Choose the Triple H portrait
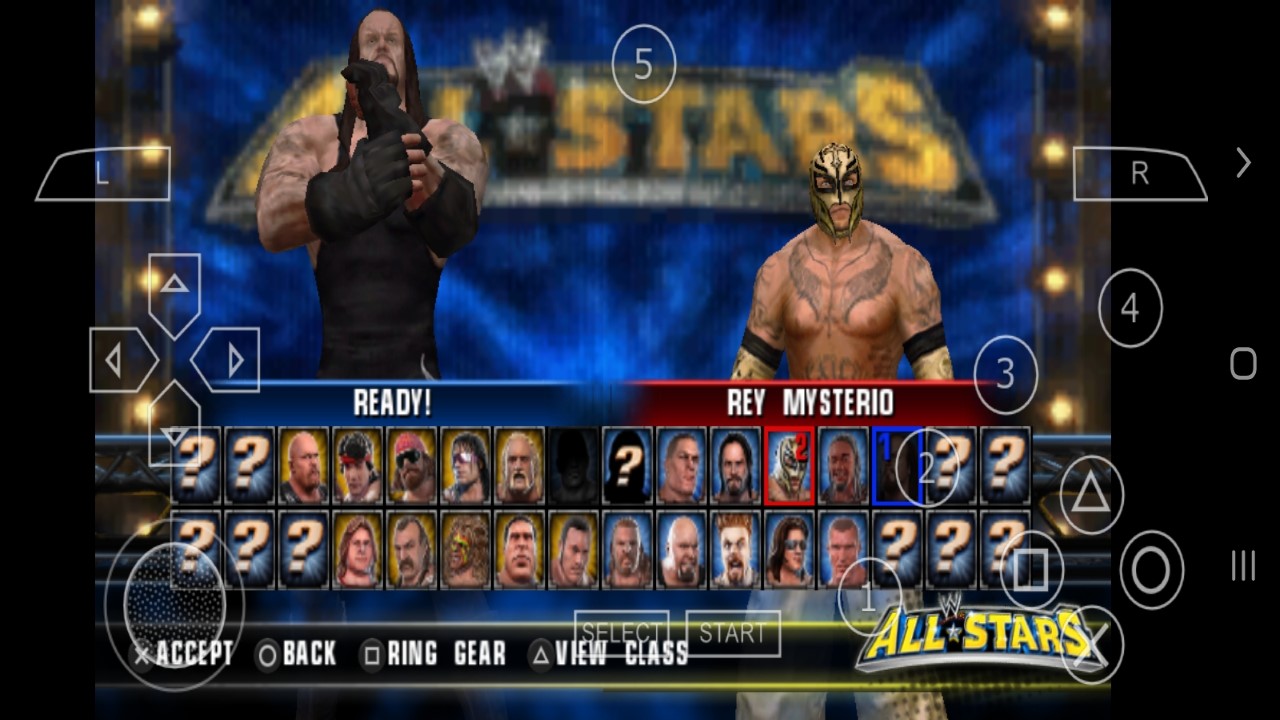This screenshot has width=1280, height=720. pyautogui.click(x=628, y=550)
